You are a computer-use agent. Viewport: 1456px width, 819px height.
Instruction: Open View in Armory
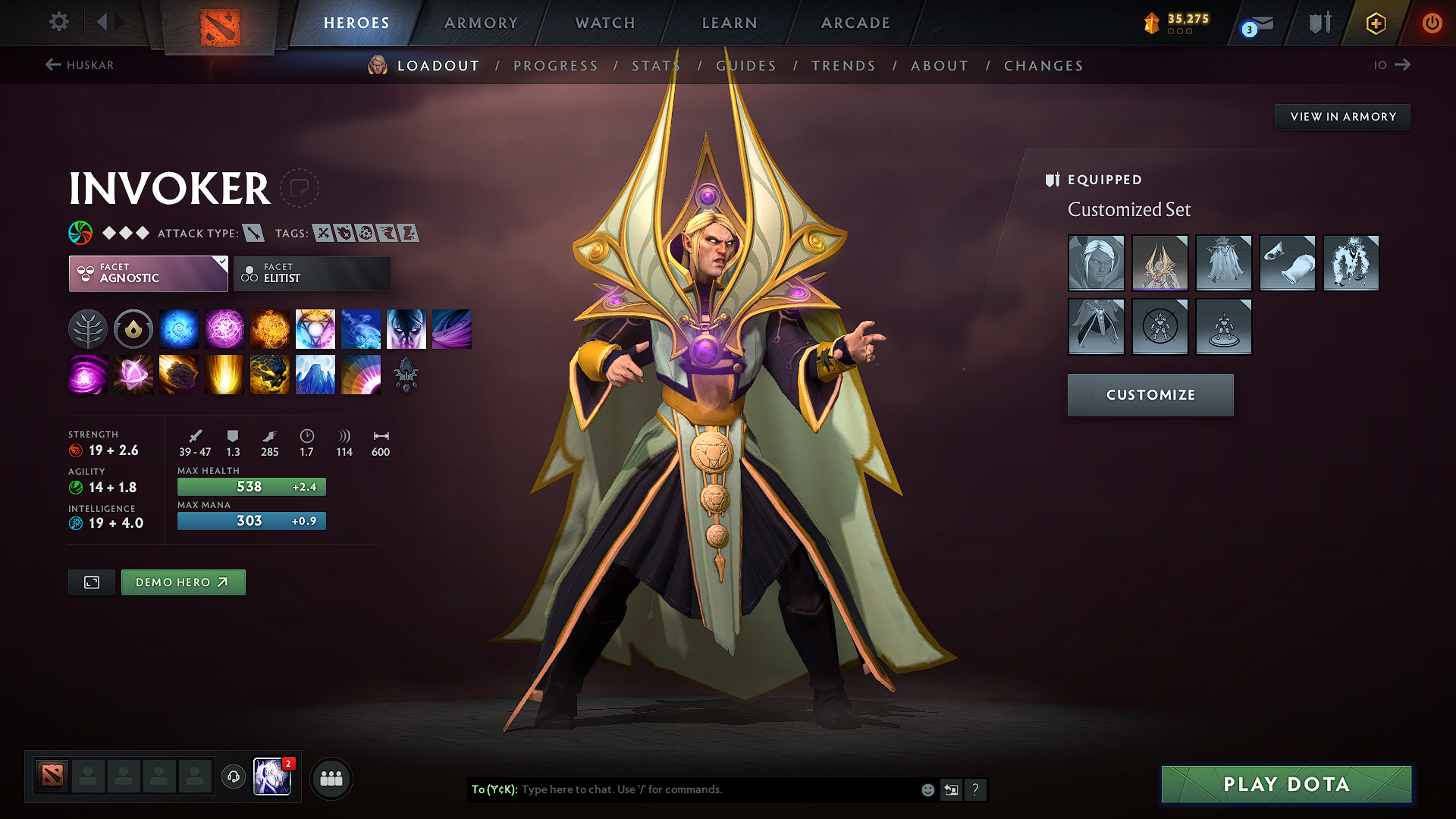(1342, 117)
